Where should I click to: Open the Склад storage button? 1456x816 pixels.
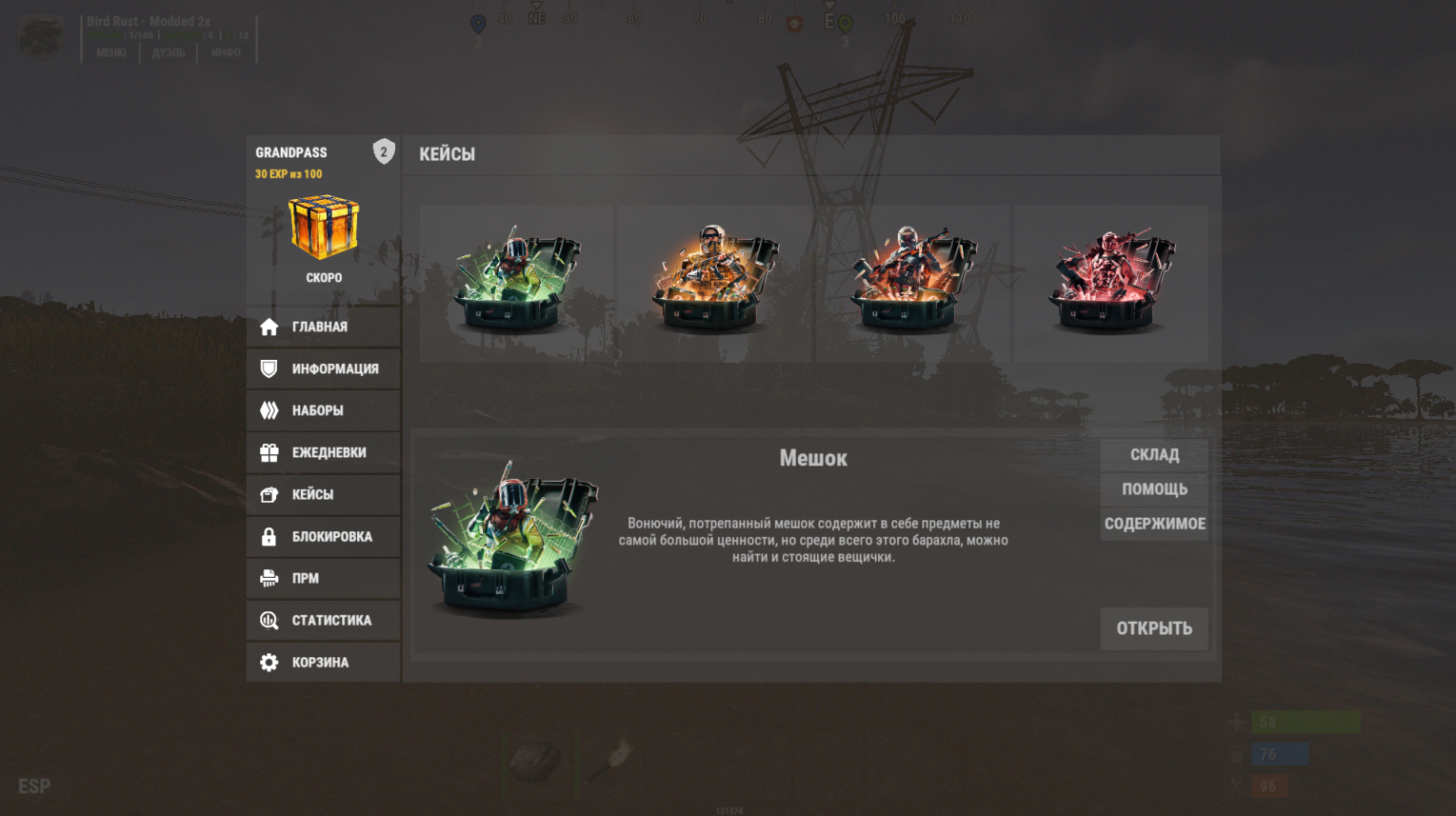coord(1154,455)
